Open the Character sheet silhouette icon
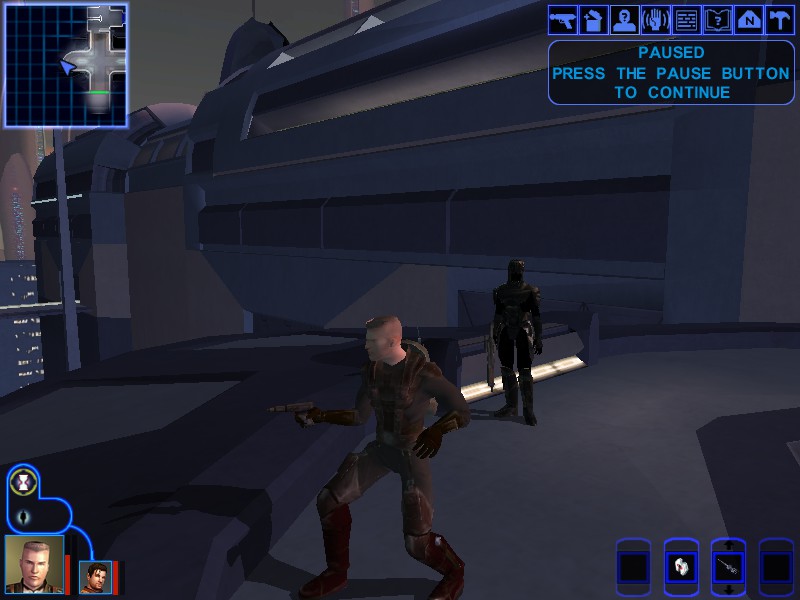Viewport: 800px width, 600px height. pos(625,19)
